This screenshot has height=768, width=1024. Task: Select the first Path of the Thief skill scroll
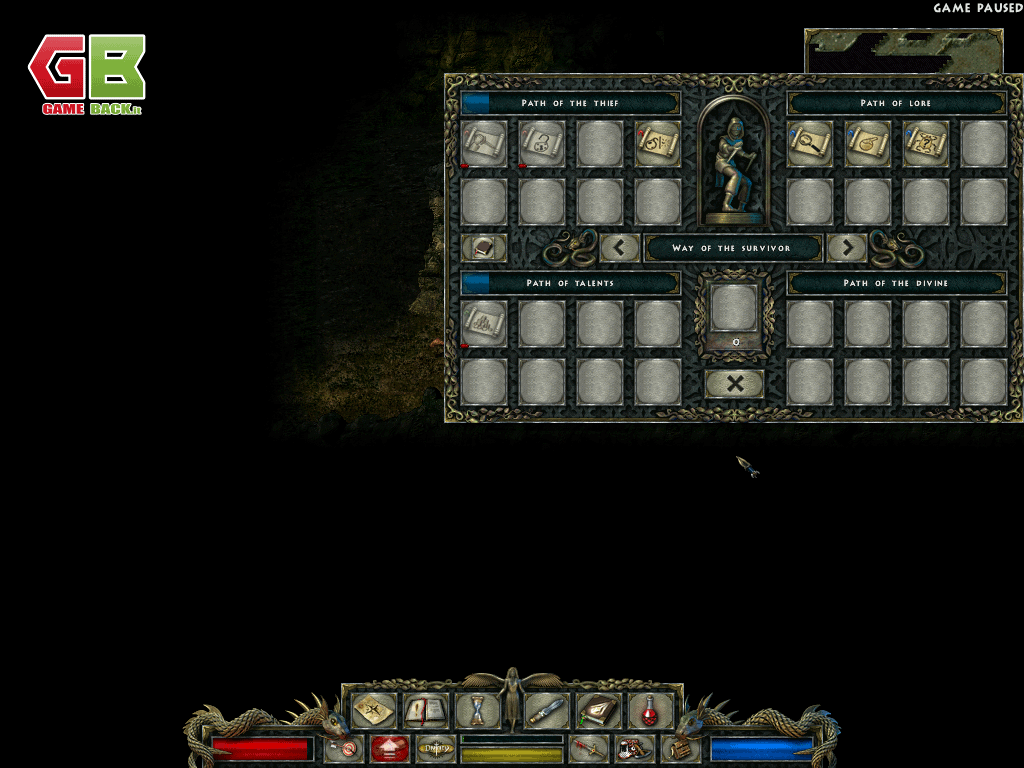[484, 144]
